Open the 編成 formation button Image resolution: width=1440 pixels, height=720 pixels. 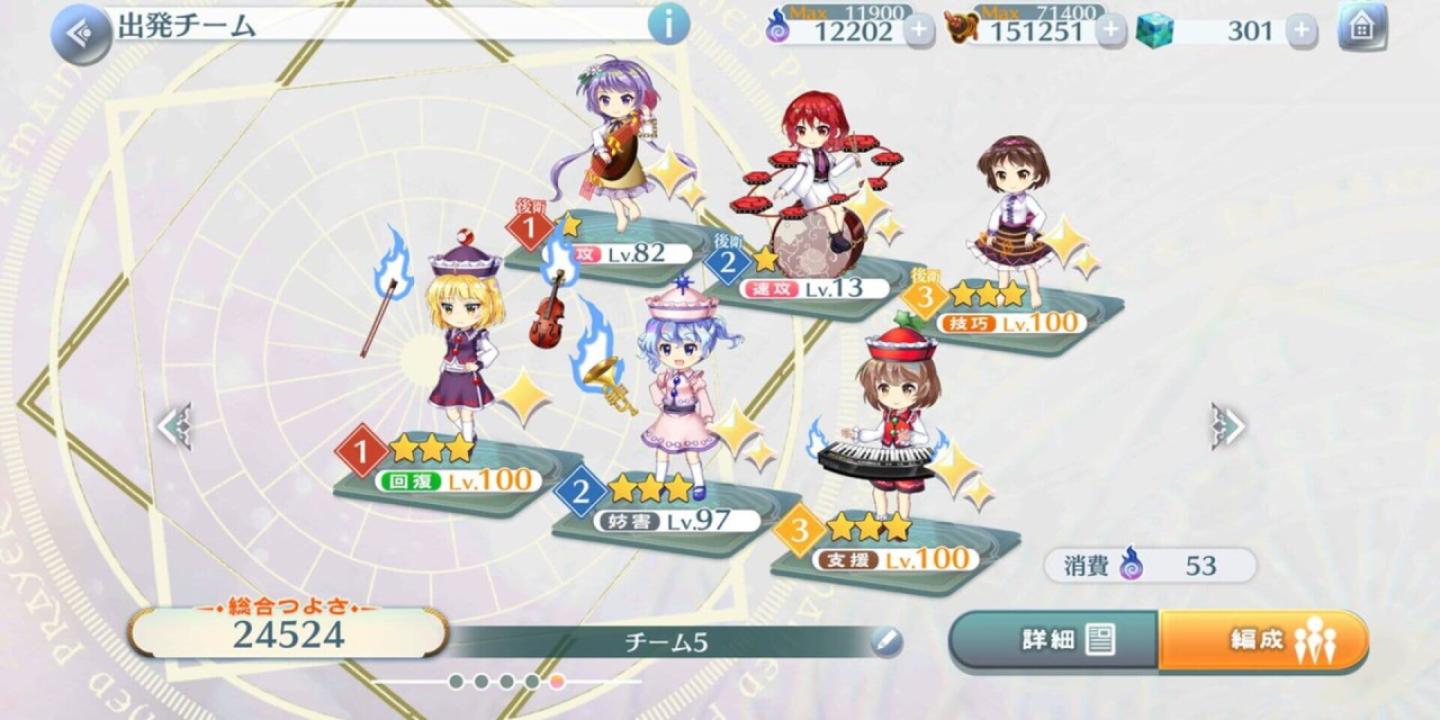[1263, 640]
